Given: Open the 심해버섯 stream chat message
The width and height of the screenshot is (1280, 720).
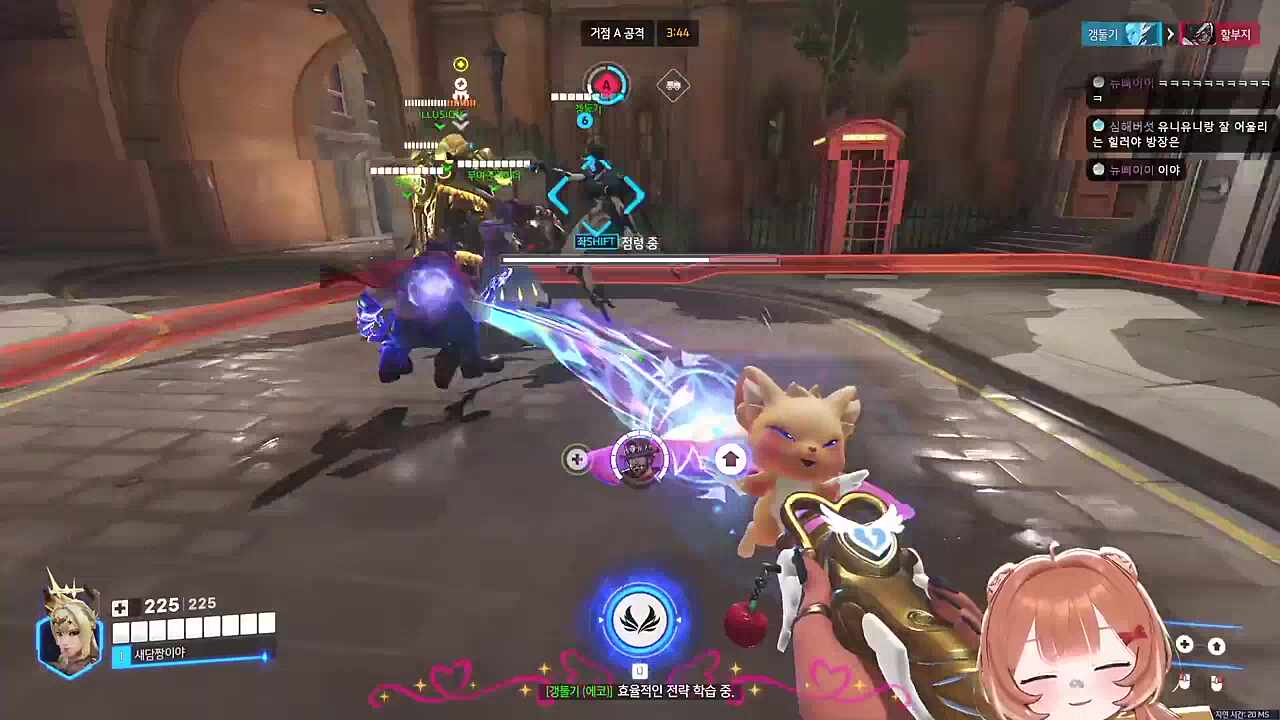Looking at the screenshot, I should [x=1180, y=134].
